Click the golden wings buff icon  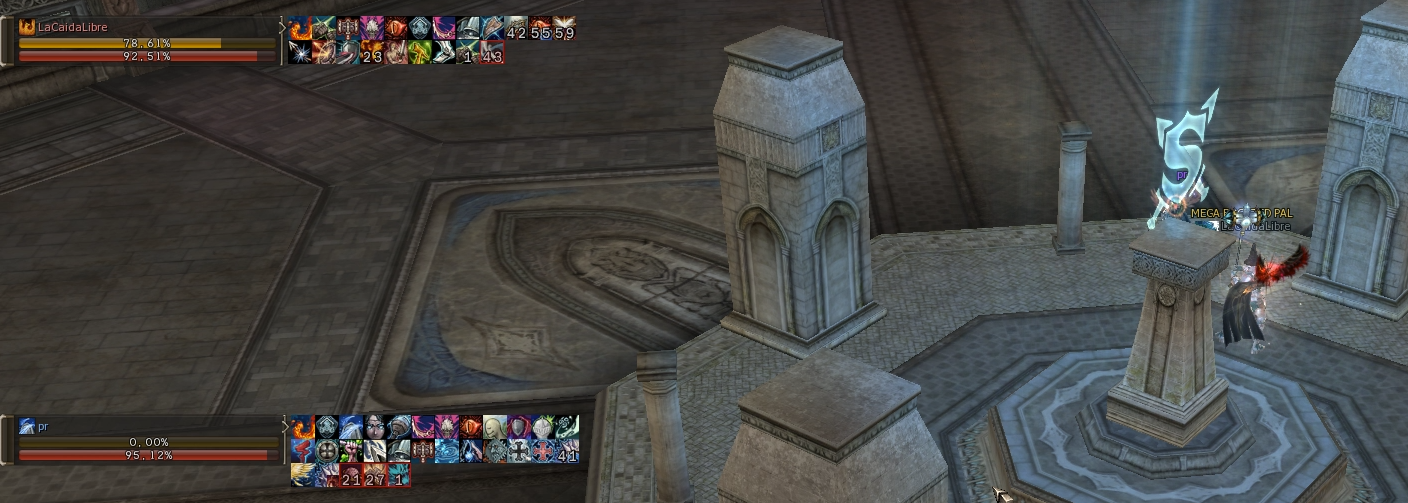(x=302, y=475)
